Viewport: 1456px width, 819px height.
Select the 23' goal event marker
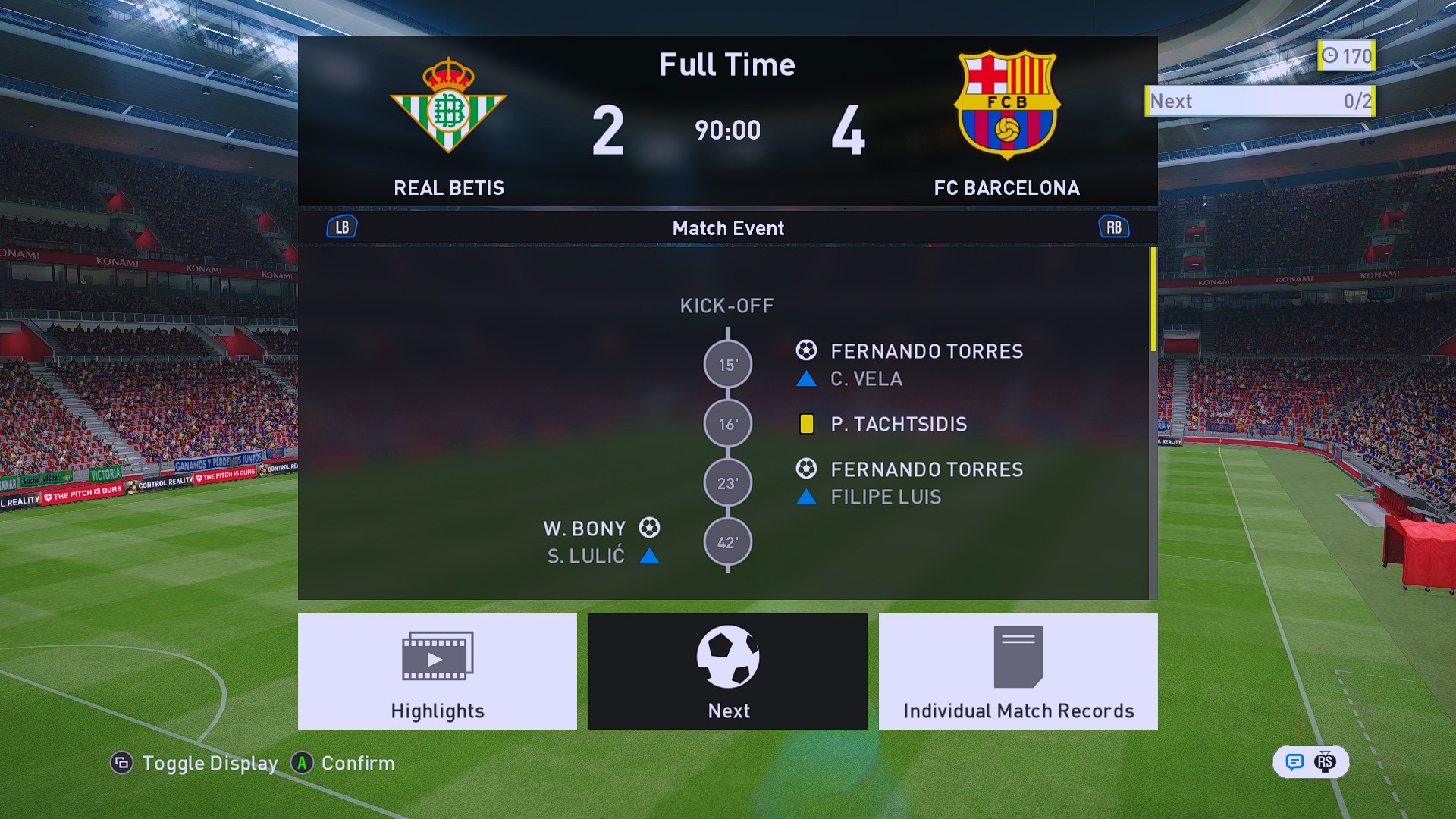pos(727,483)
